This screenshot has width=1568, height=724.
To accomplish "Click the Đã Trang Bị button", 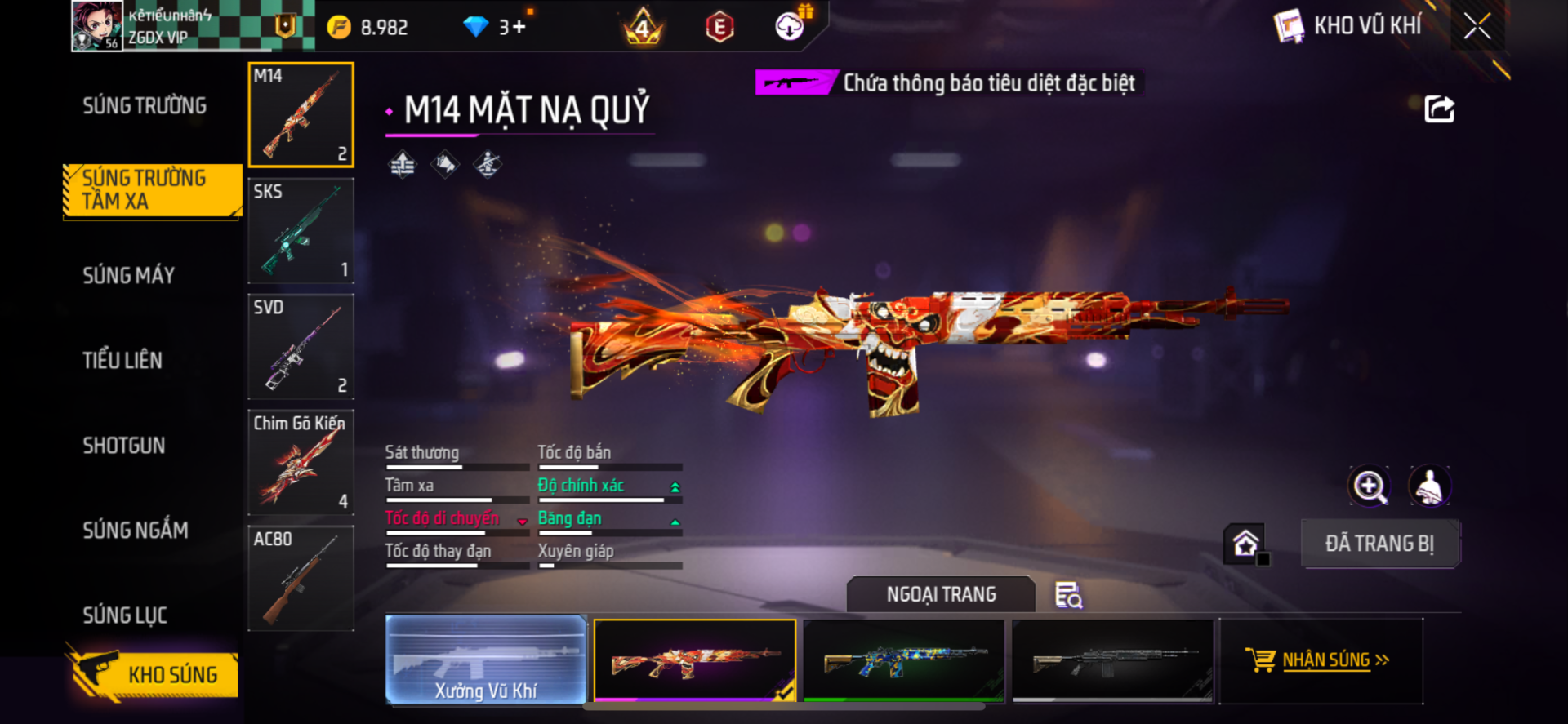I will pos(1379,544).
